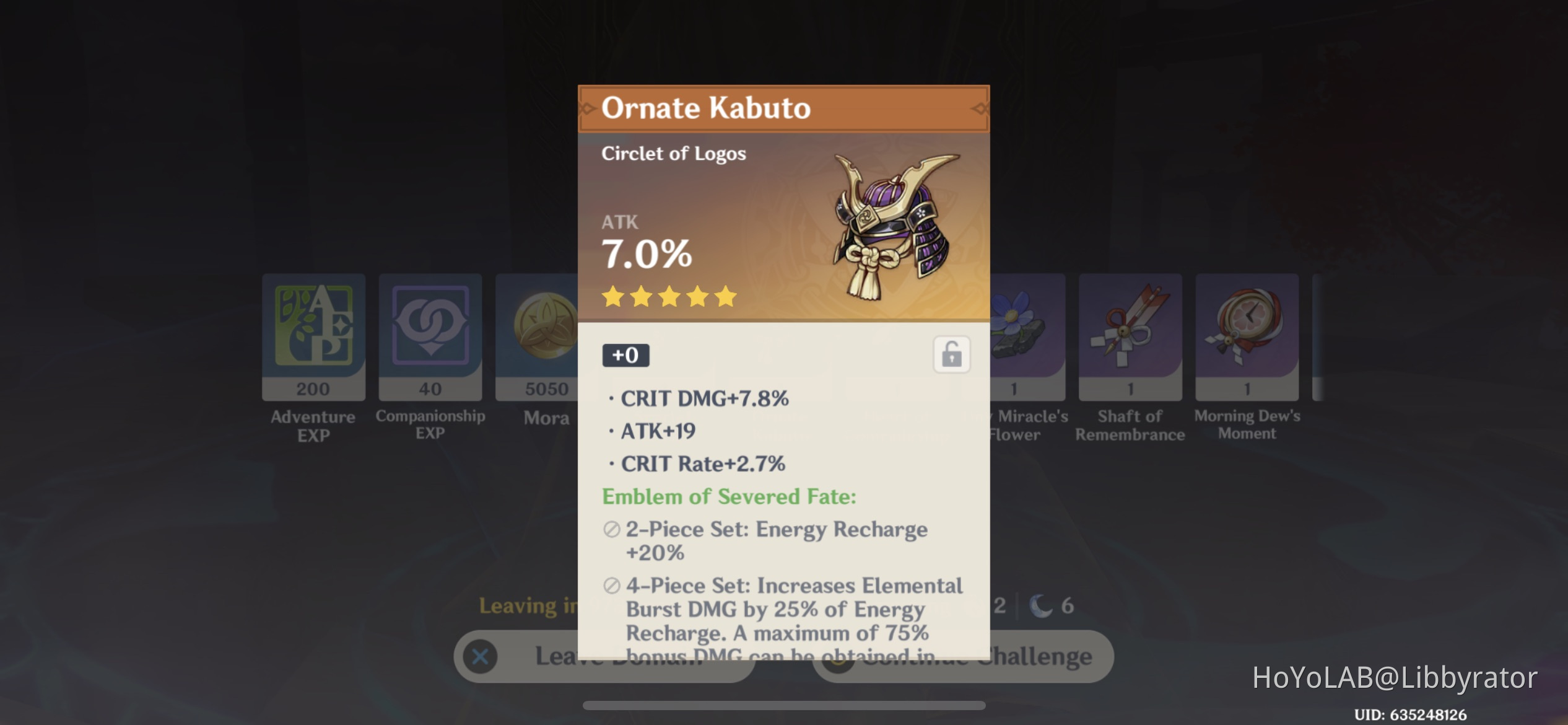Open the Ornate Kabuto title banner
Image resolution: width=1568 pixels, height=725 pixels.
point(783,109)
